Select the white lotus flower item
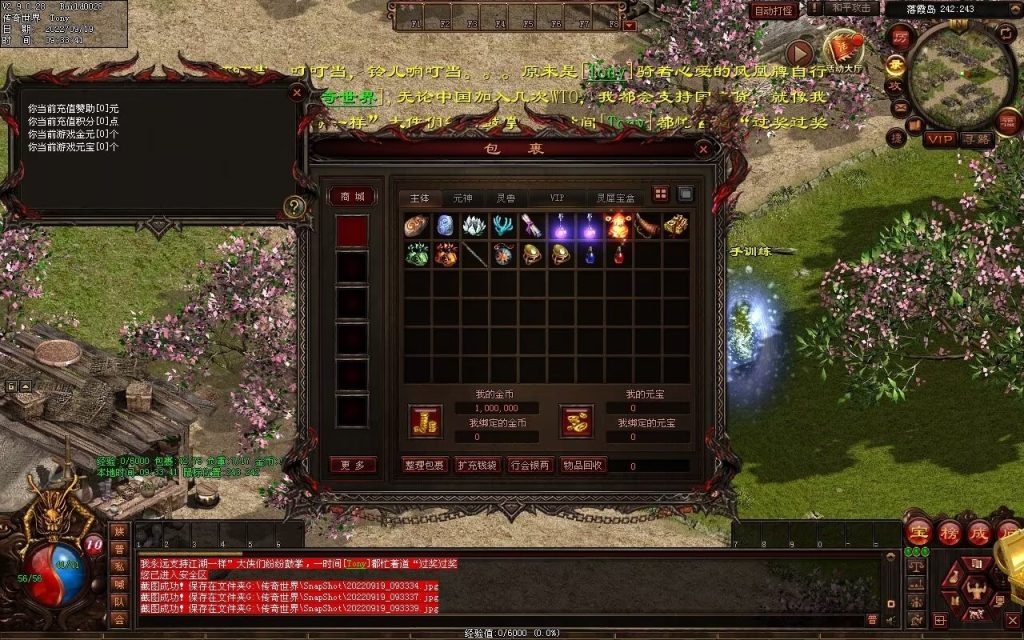This screenshot has width=1024, height=640. (x=475, y=226)
